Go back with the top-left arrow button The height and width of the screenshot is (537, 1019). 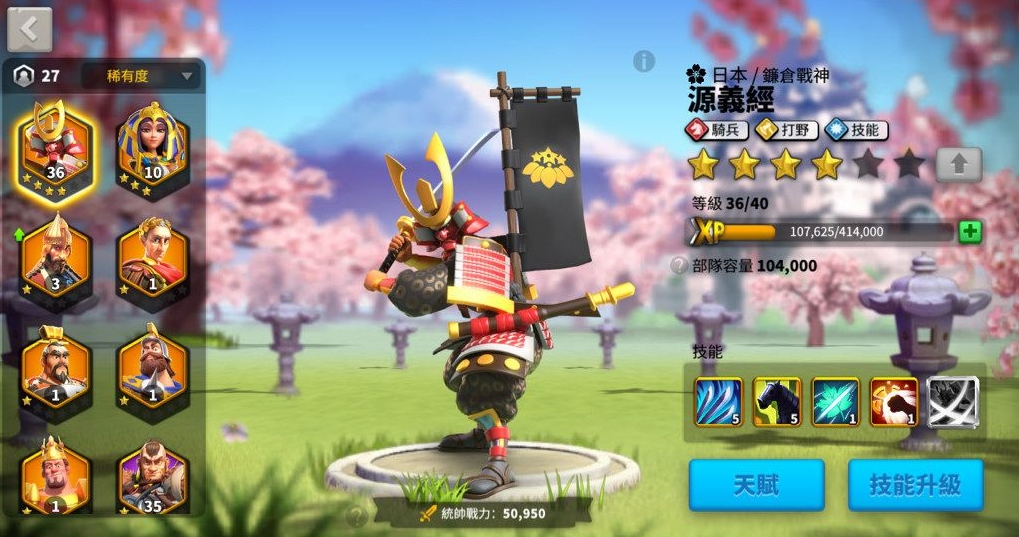30,29
